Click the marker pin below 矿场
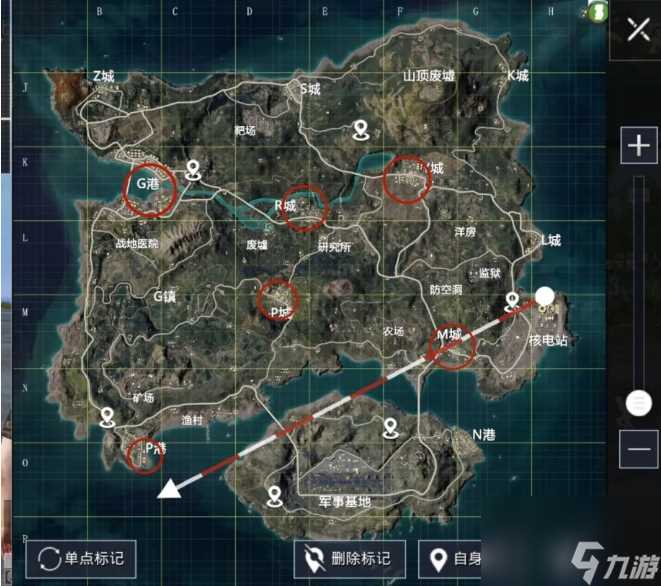The image size is (661, 586). (x=108, y=417)
